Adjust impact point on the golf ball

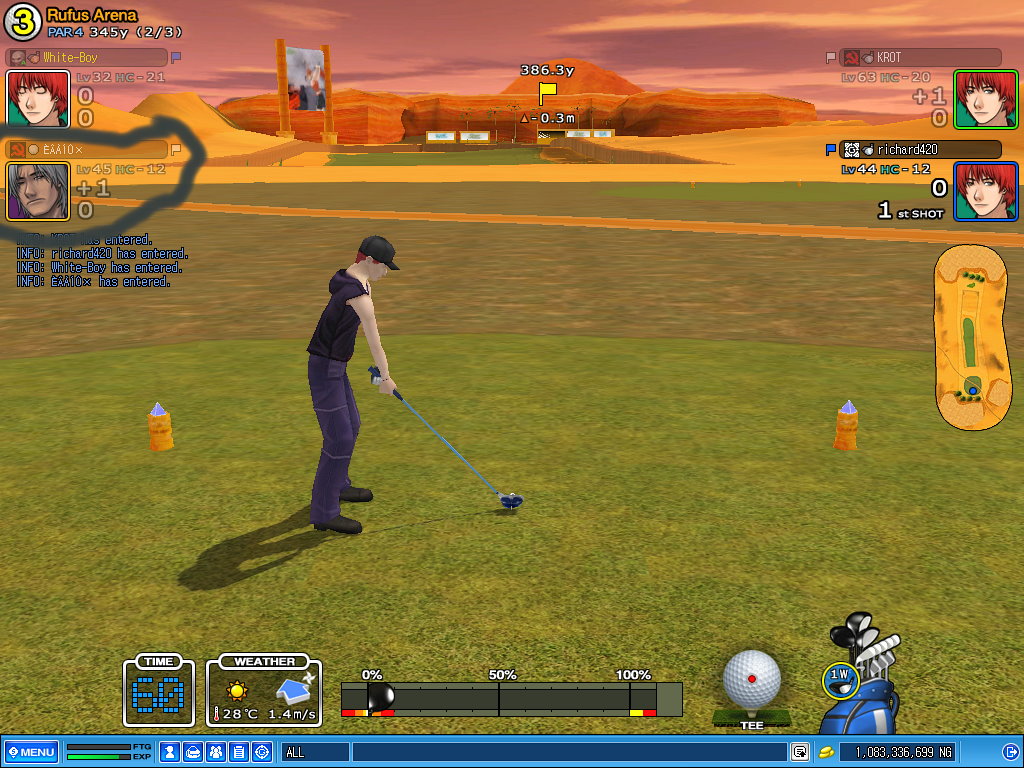pyautogui.click(x=752, y=679)
